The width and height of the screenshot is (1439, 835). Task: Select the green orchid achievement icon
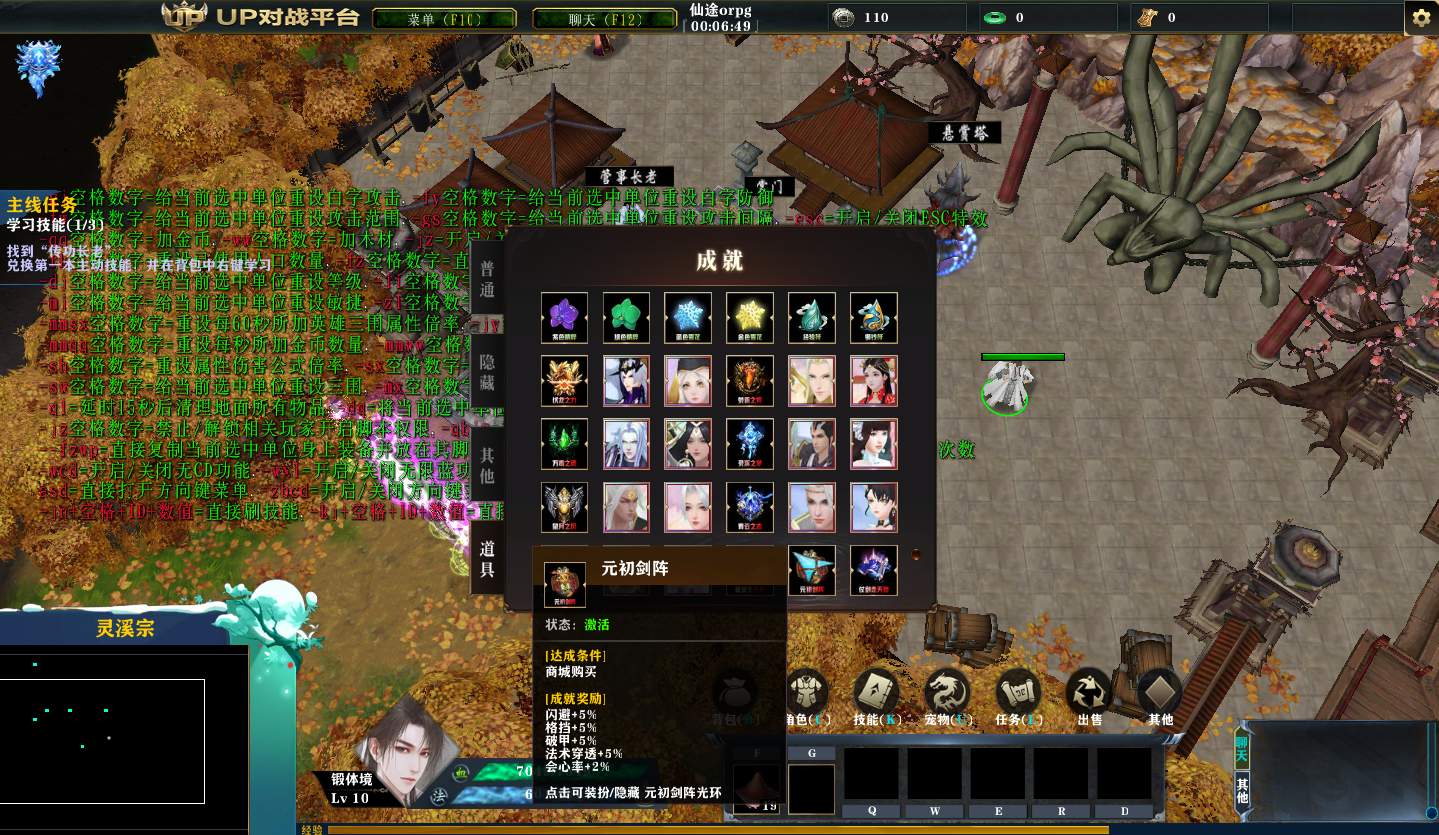coord(627,318)
